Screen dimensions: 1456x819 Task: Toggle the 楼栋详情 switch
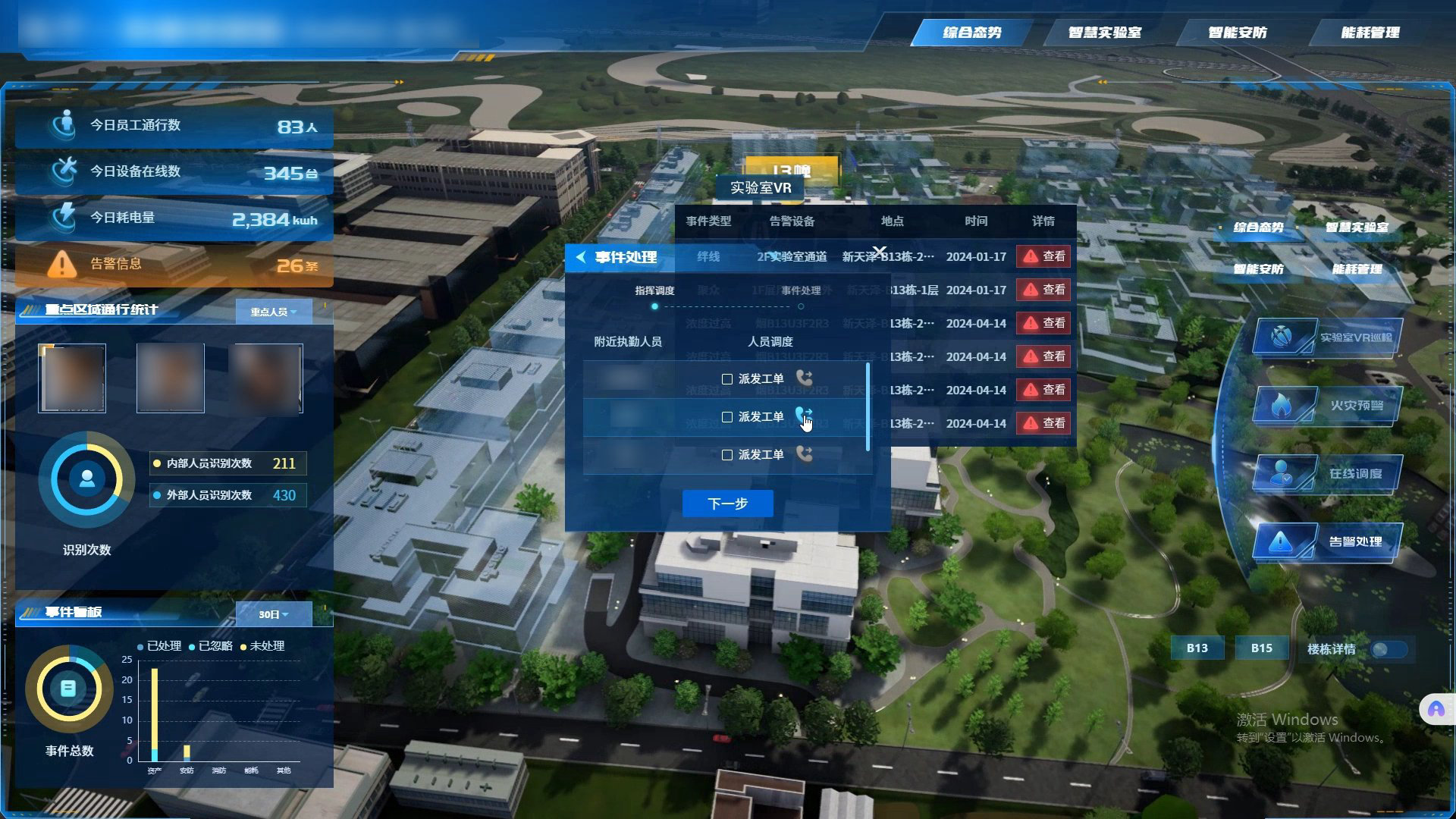(1389, 649)
